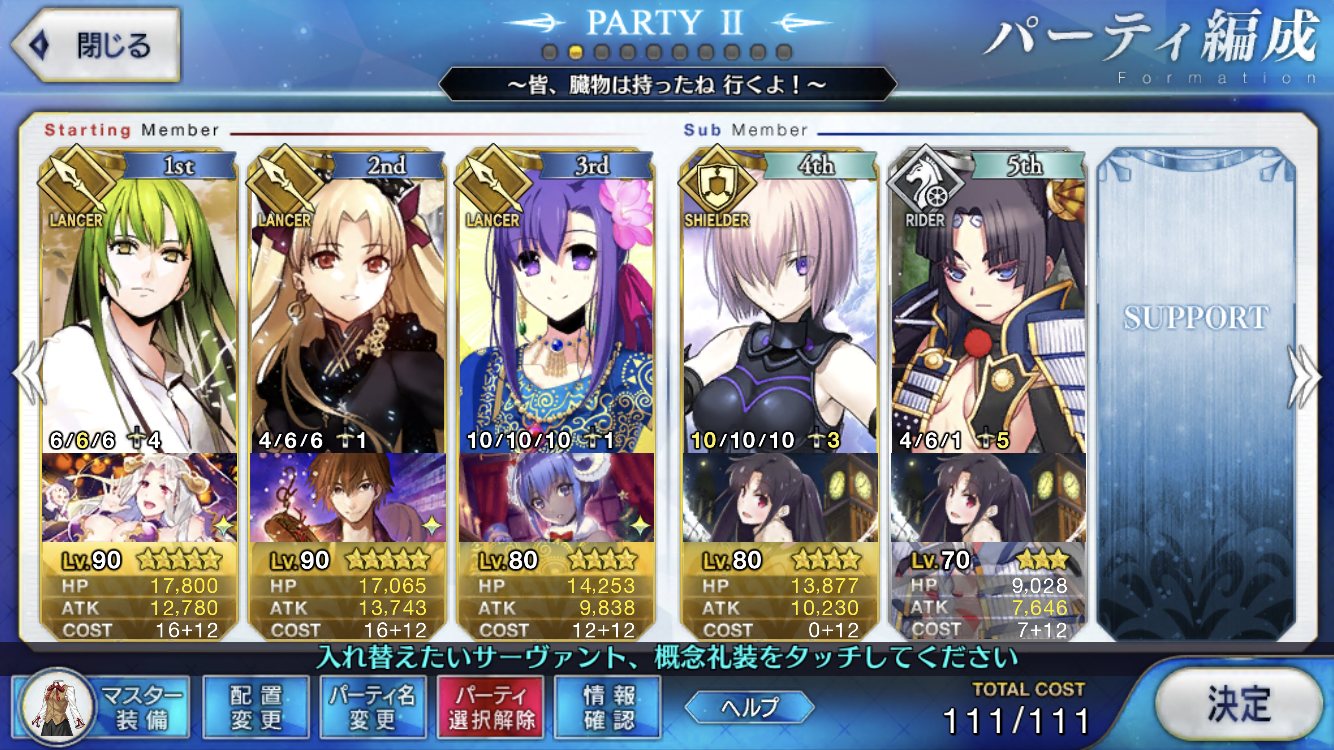Select 配置変更 to rearrange positions
Viewport: 1334px width, 750px height.
click(255, 707)
